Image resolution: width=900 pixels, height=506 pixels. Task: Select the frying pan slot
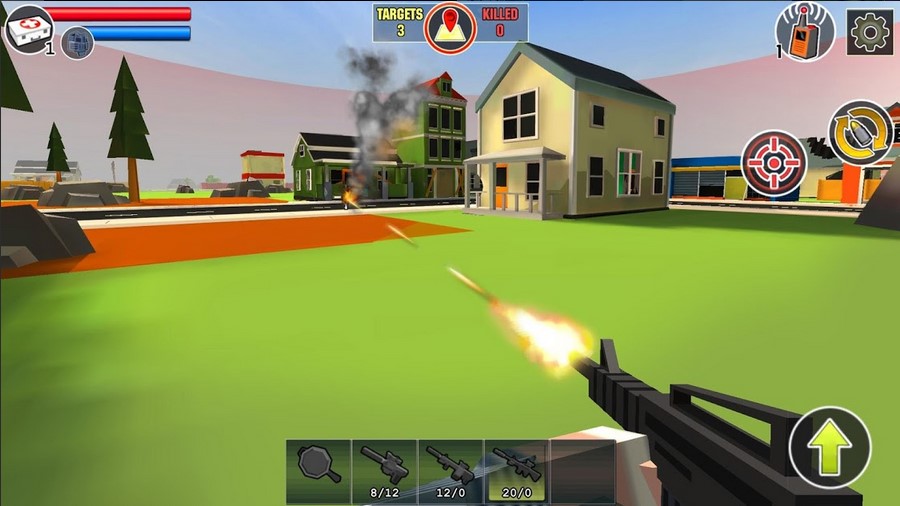[x=319, y=467]
